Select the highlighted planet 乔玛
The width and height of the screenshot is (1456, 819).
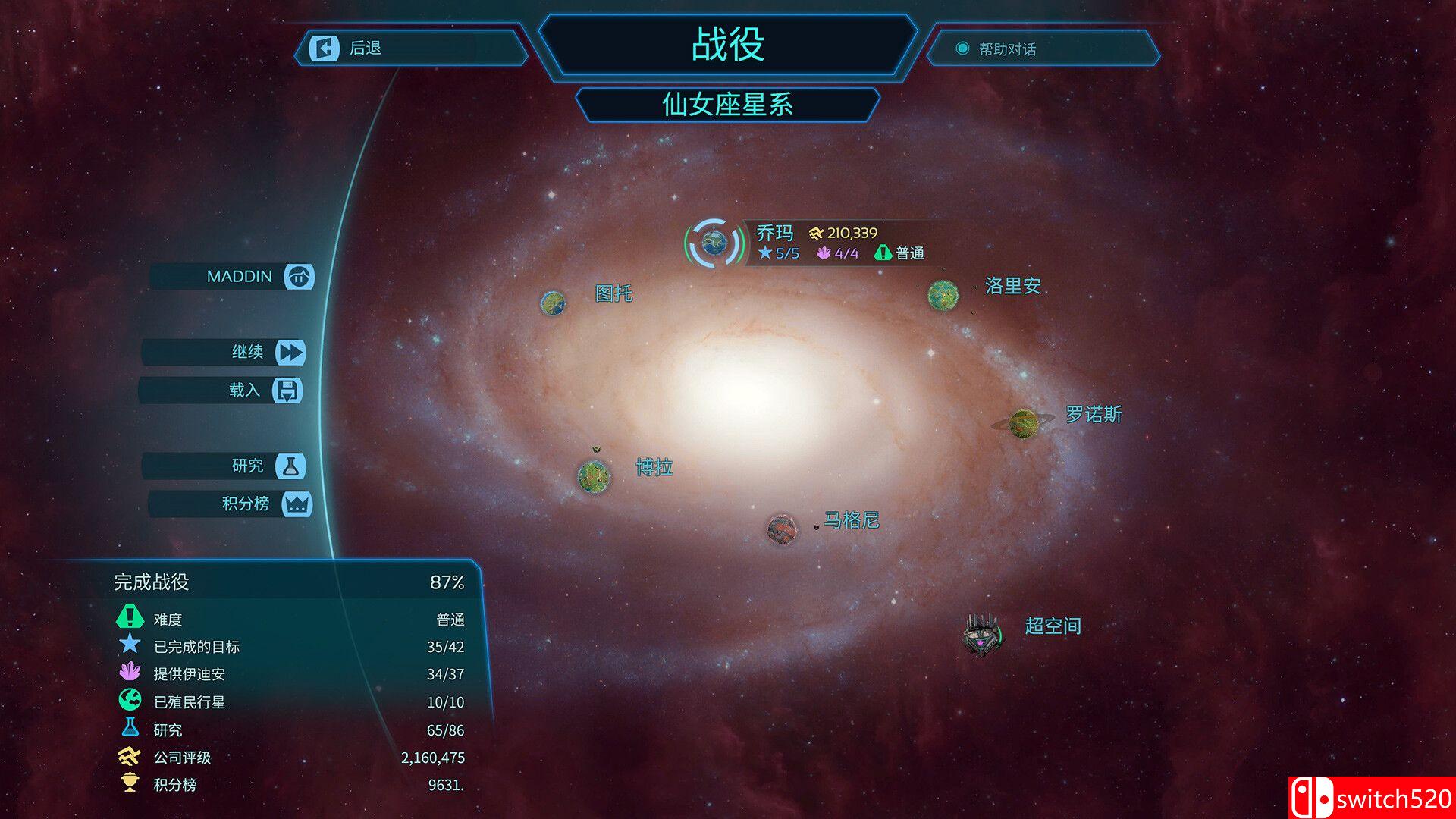[714, 243]
